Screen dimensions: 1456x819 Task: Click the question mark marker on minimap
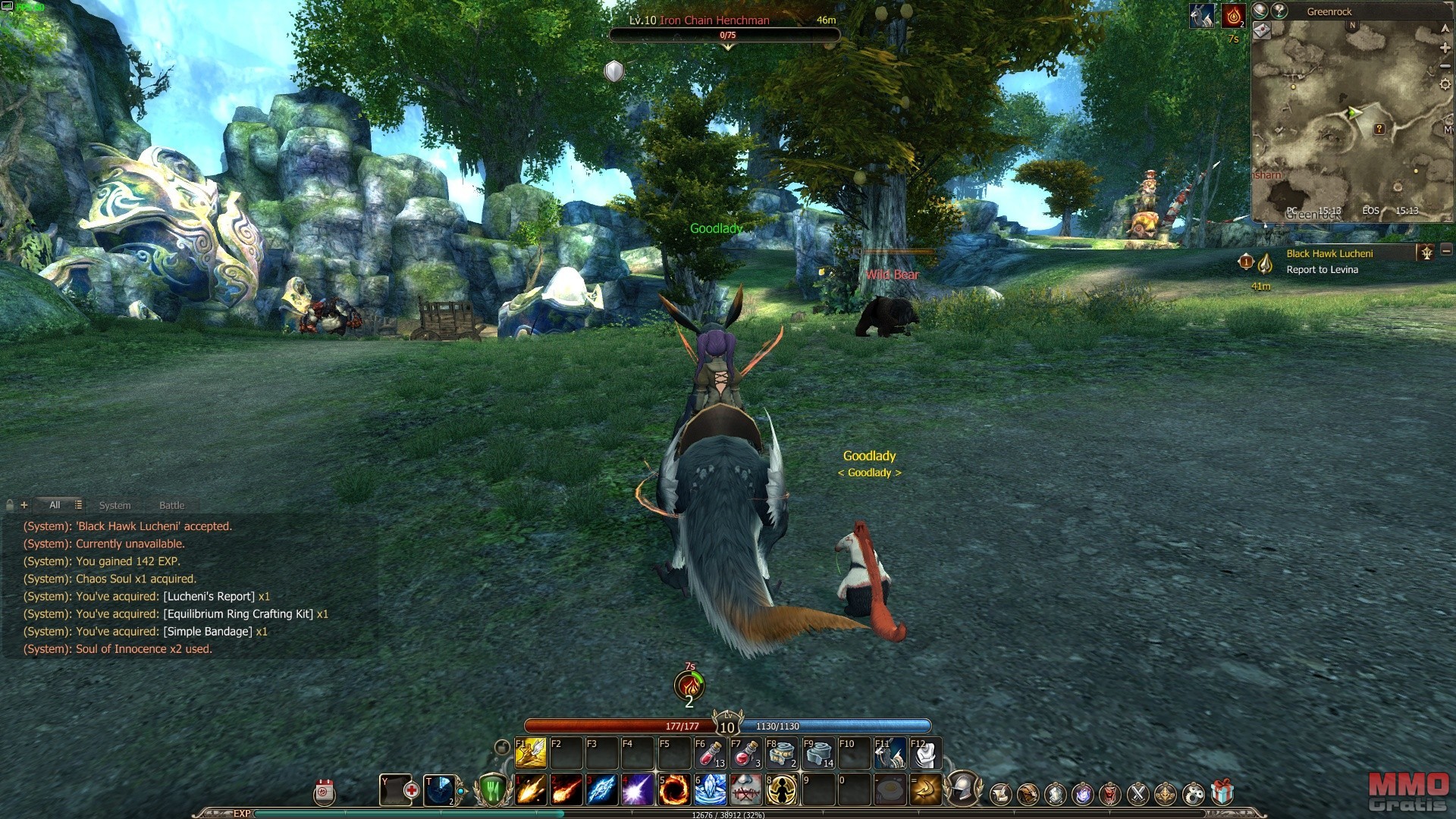(x=1379, y=130)
